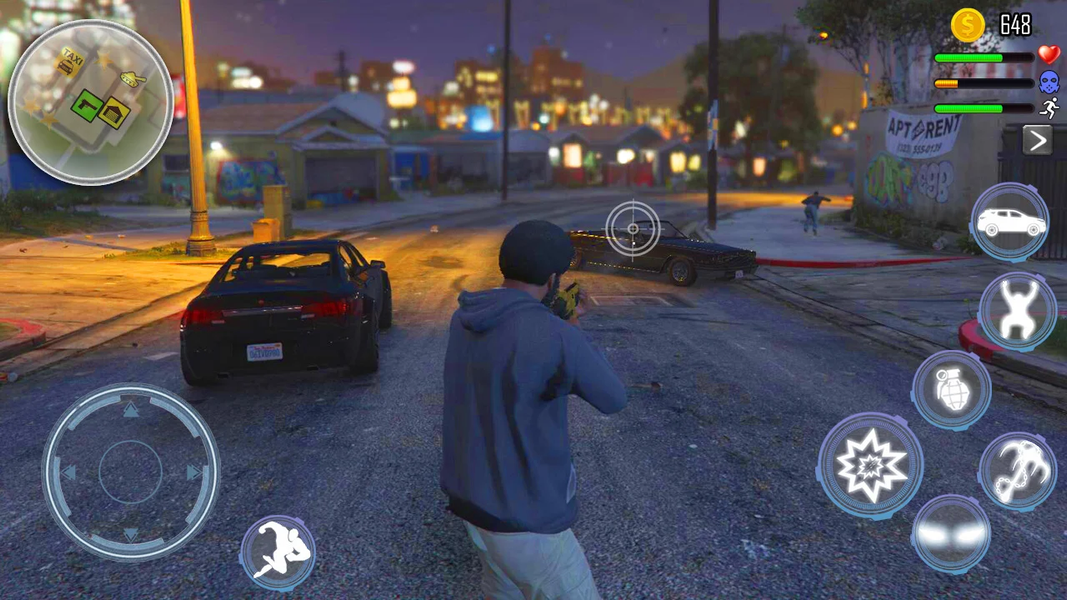
Task: Tap the right arrow on the movement joystick
Action: [193, 472]
